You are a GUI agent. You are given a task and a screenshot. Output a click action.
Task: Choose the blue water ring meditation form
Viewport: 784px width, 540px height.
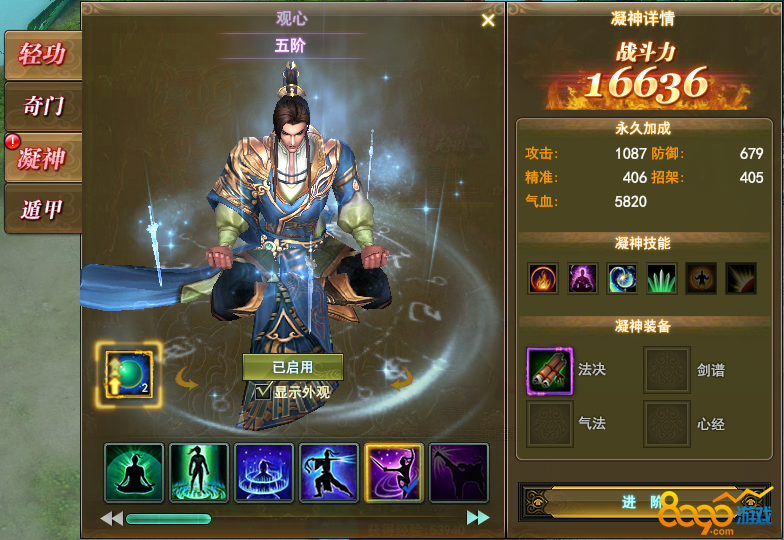pos(264,472)
